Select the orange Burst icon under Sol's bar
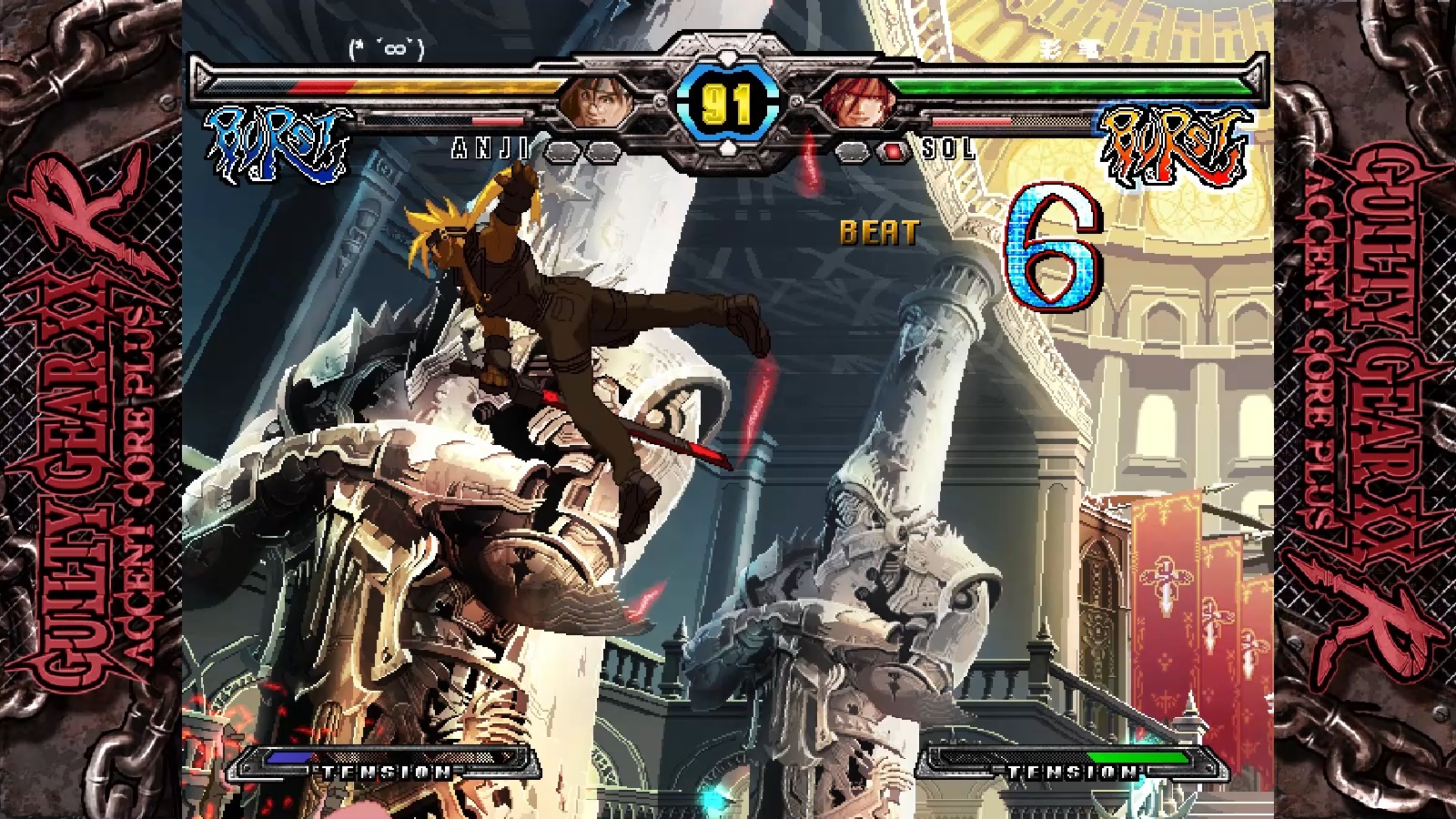 point(1174,146)
